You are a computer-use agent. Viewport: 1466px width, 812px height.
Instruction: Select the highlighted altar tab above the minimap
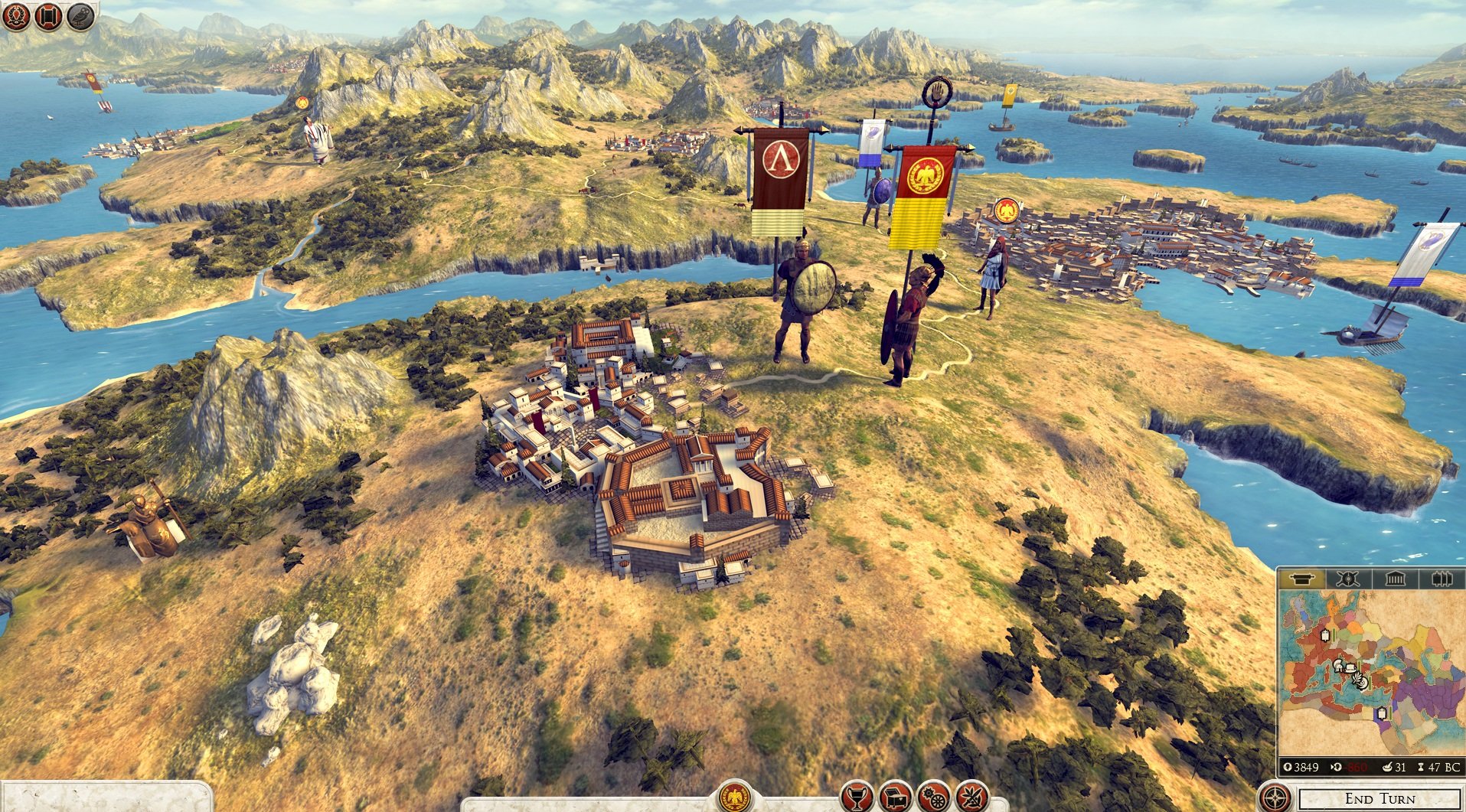[1302, 579]
